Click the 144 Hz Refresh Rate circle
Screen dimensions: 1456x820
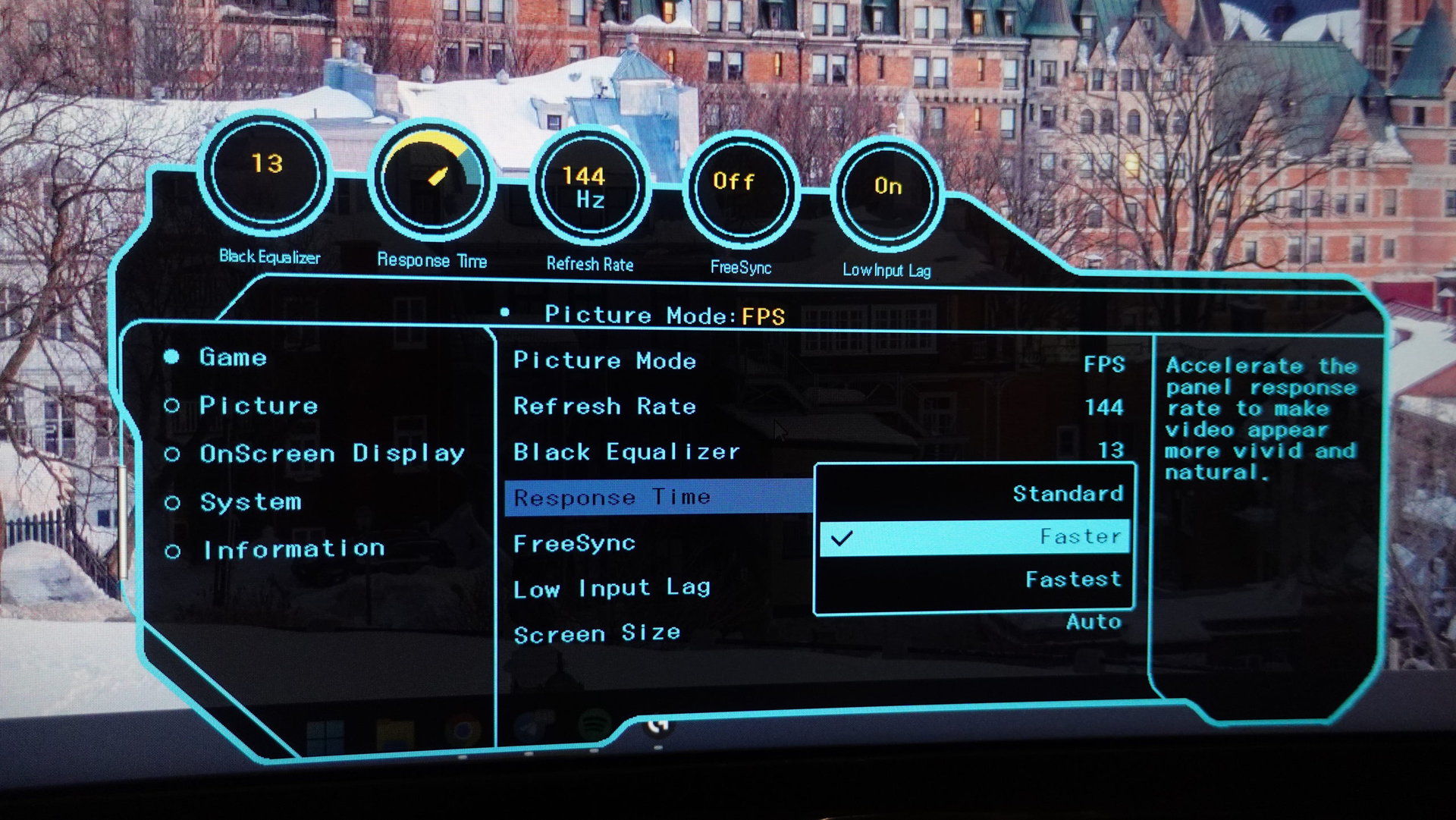[x=591, y=186]
